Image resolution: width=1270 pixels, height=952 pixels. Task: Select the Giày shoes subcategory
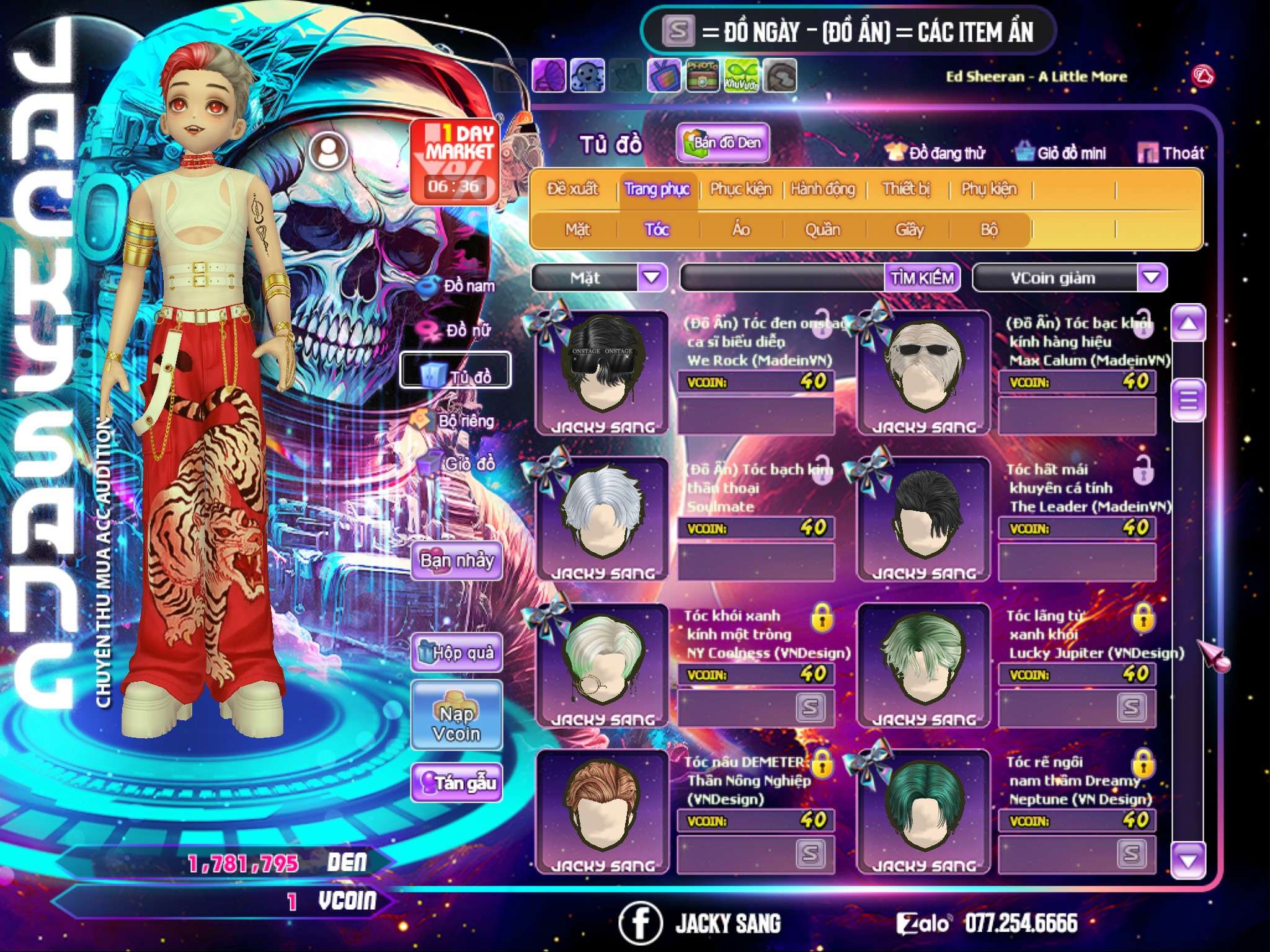tap(909, 230)
